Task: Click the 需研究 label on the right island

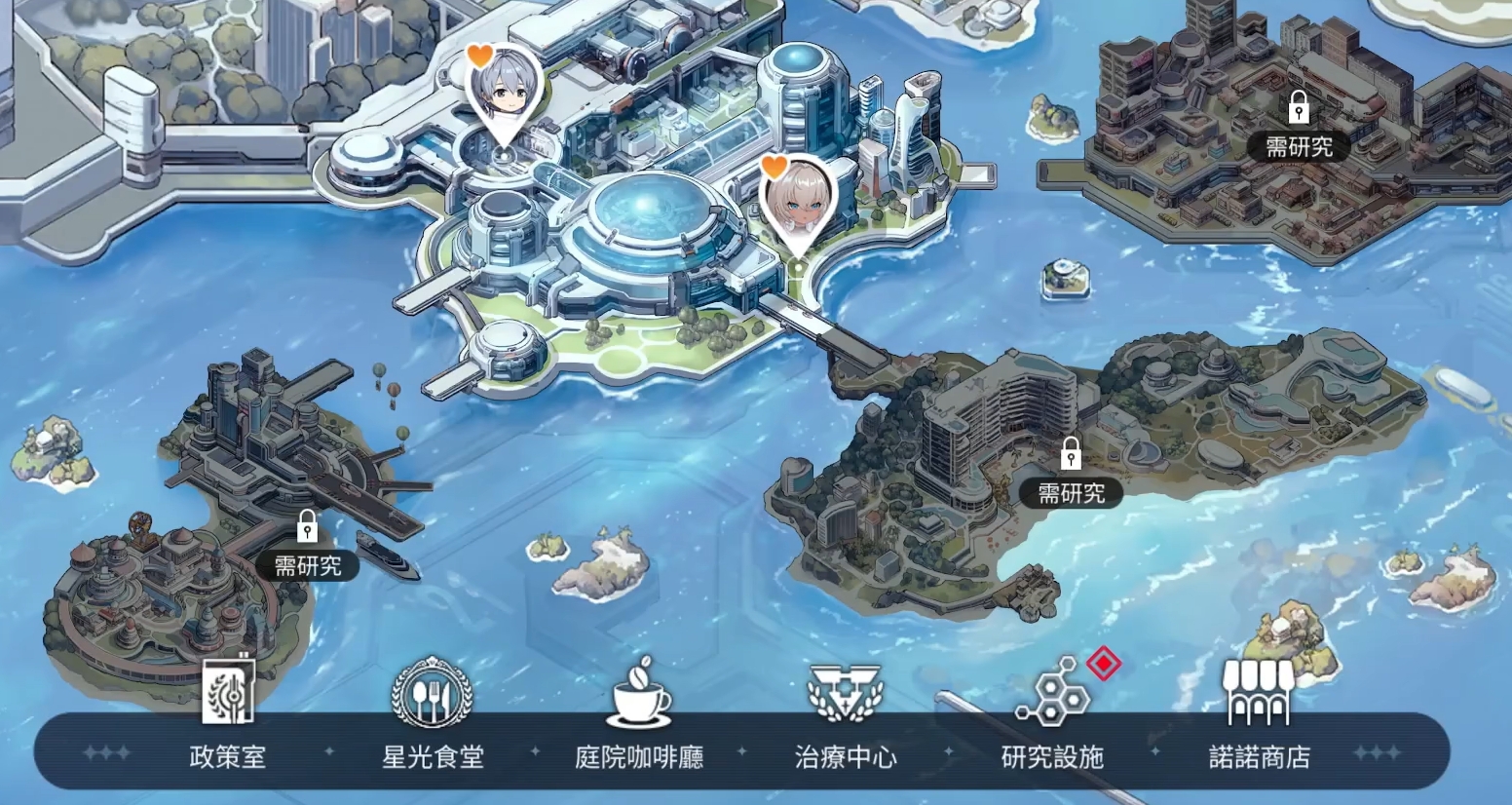Action: pyautogui.click(x=1072, y=493)
